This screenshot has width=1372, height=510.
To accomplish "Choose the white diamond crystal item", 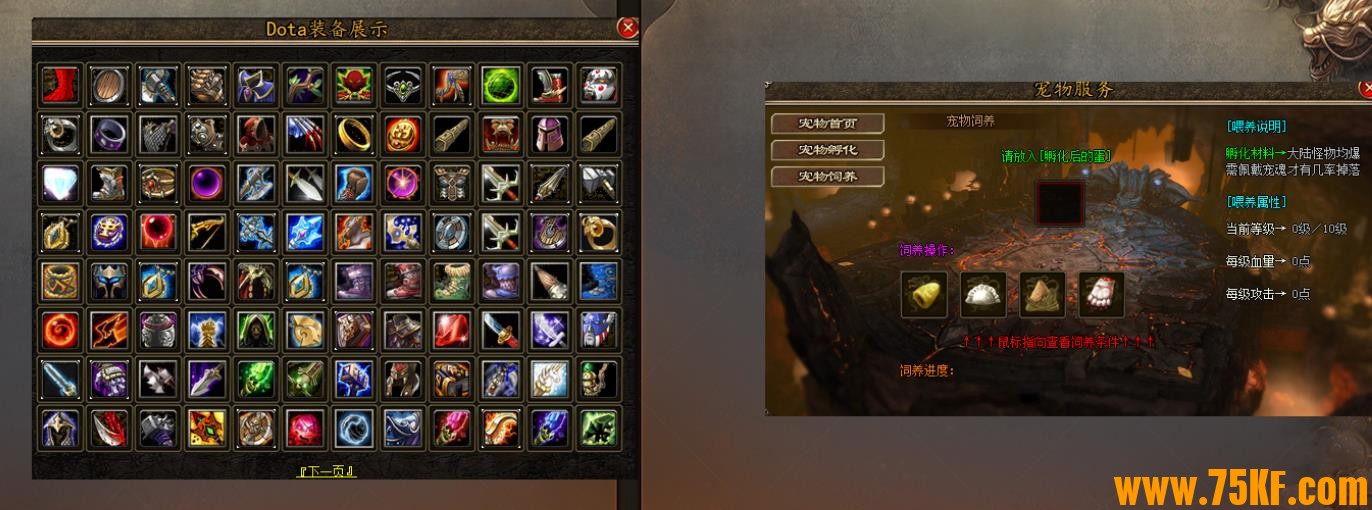I will pyautogui.click(x=60, y=182).
